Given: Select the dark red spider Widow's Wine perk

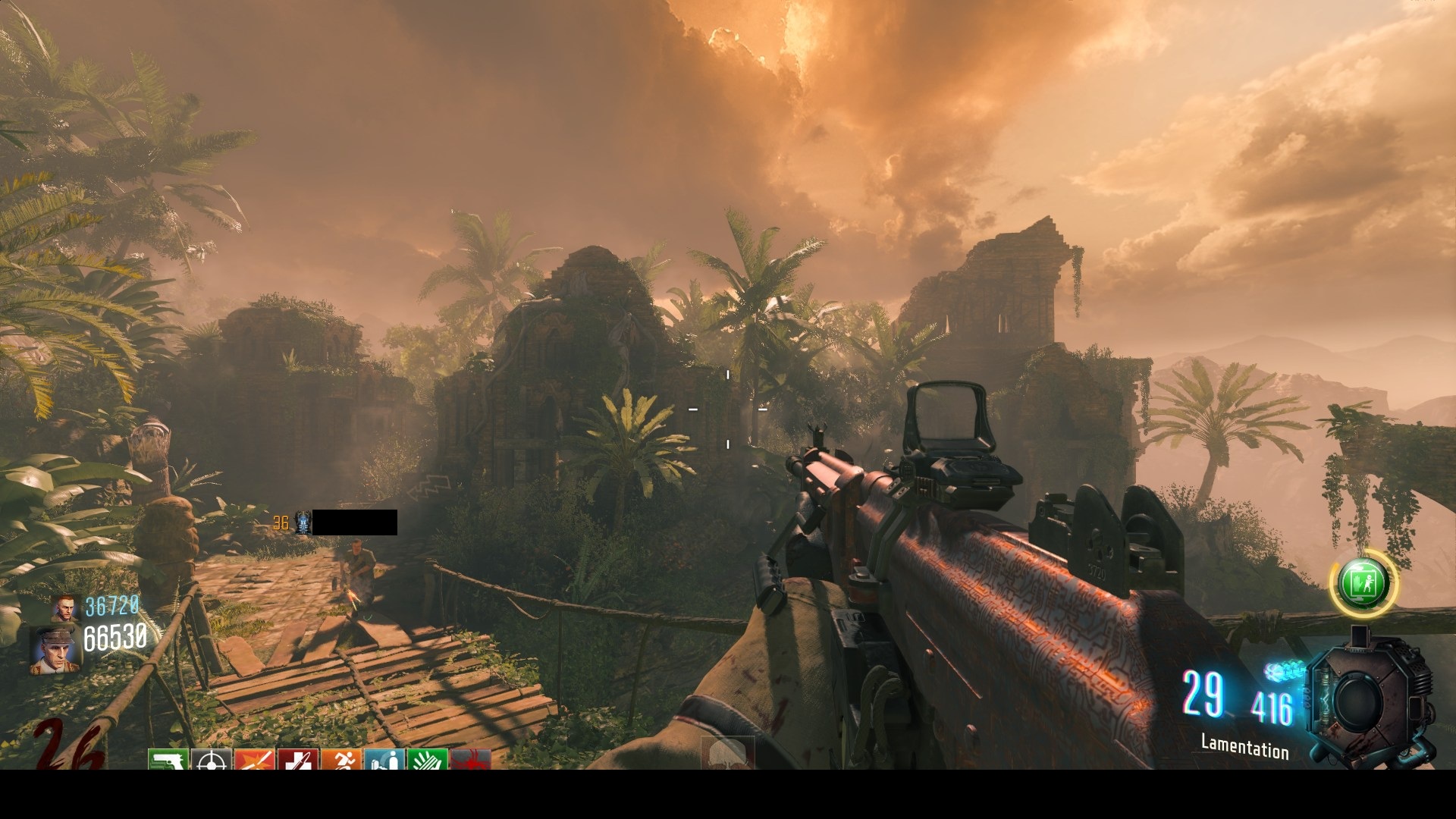Looking at the screenshot, I should tap(470, 760).
